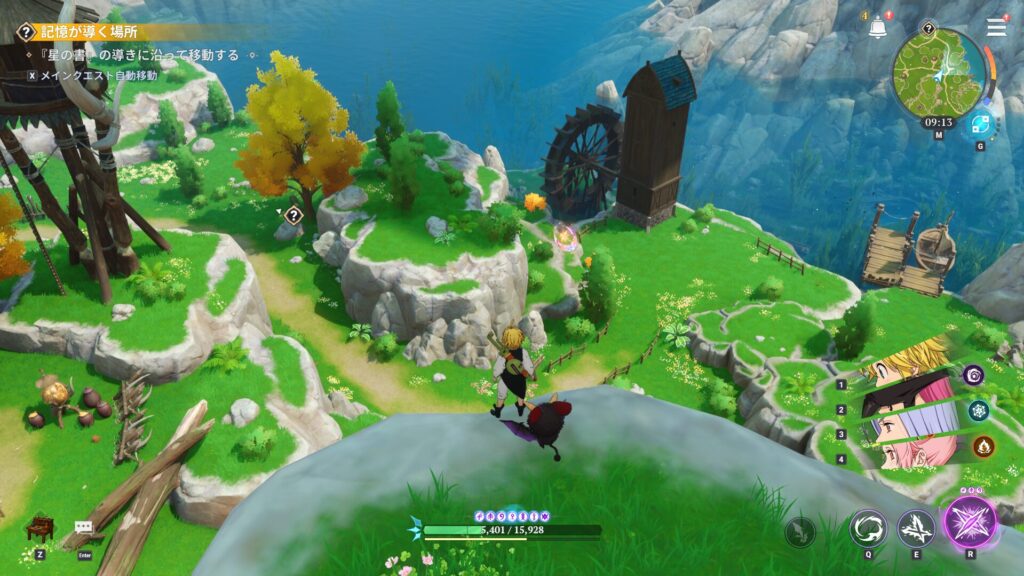Activate the blue swap icon beside minimap

(x=980, y=125)
